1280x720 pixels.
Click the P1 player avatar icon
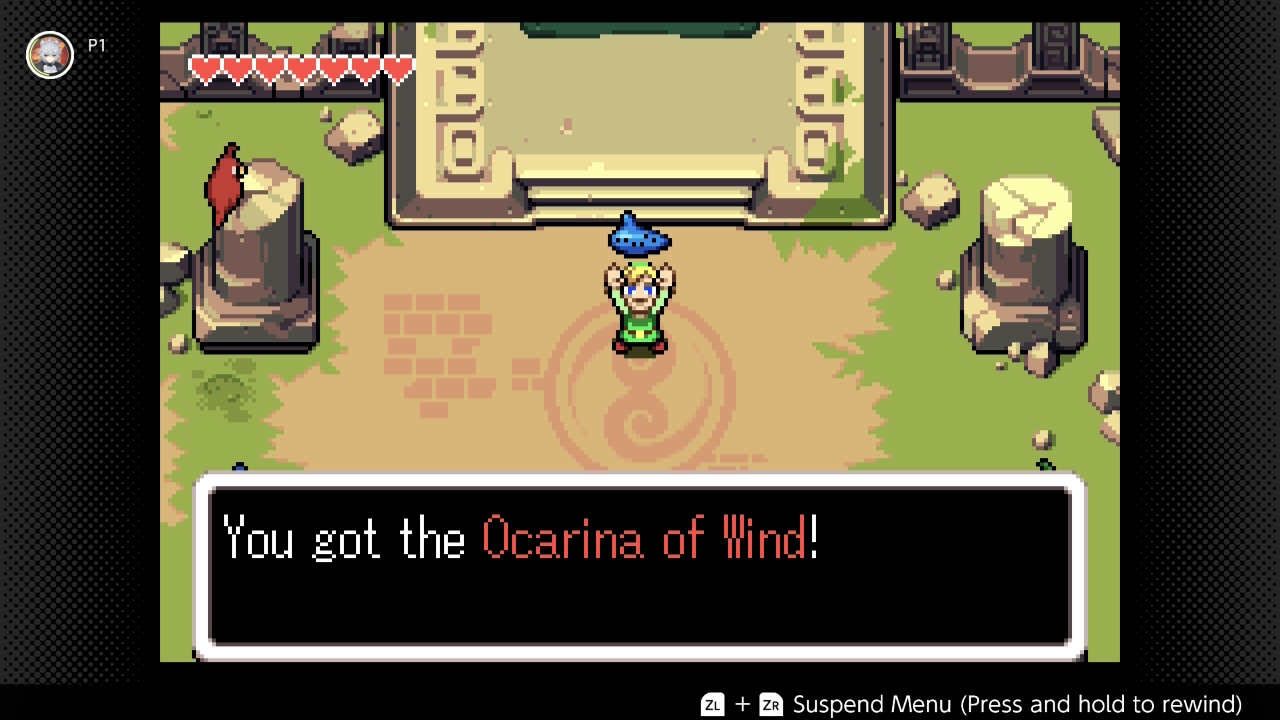coord(49,54)
